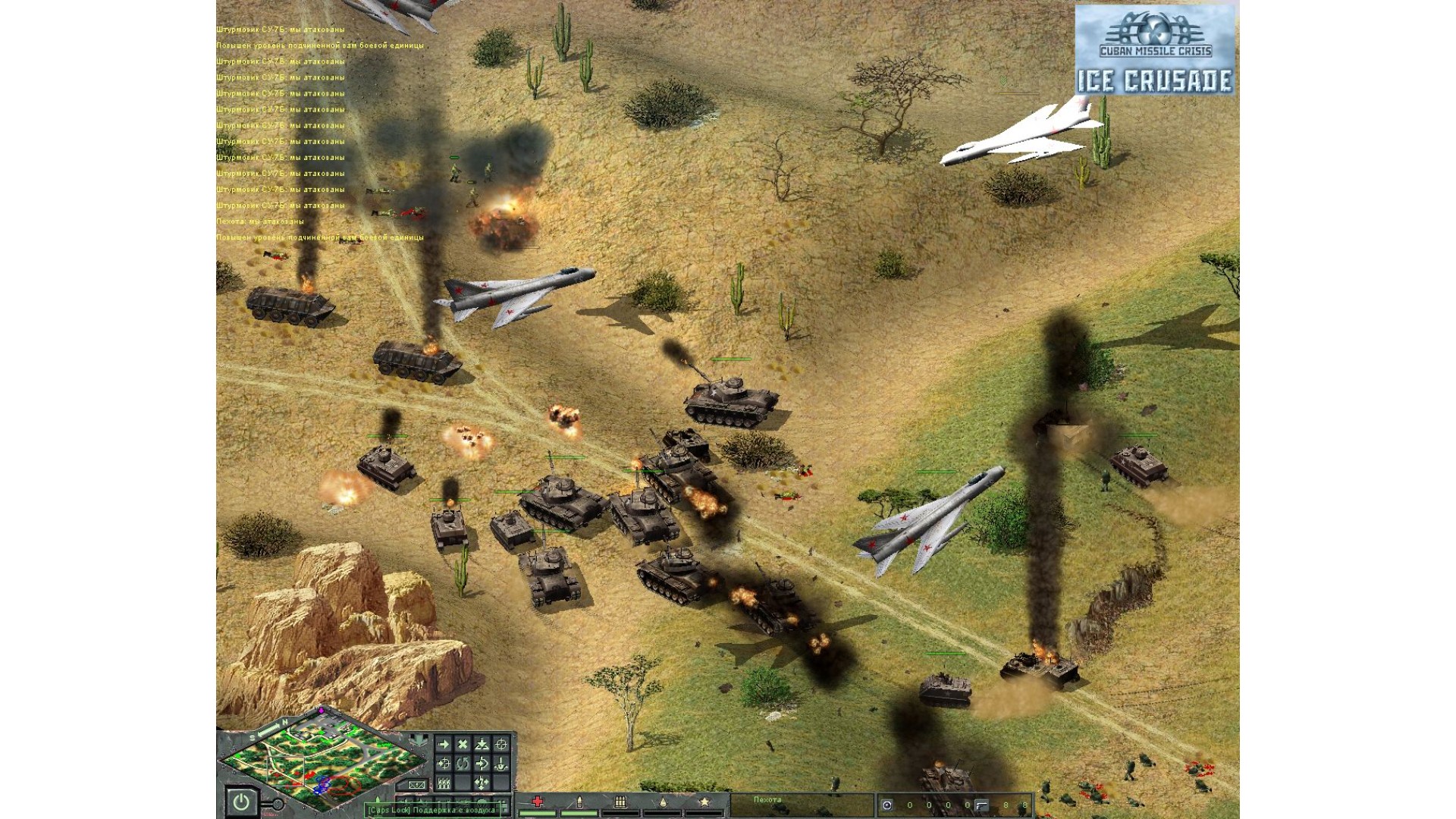Screen dimensions: 1456x819
Task: Activate the four-way spread arrows command
Action: point(482,783)
